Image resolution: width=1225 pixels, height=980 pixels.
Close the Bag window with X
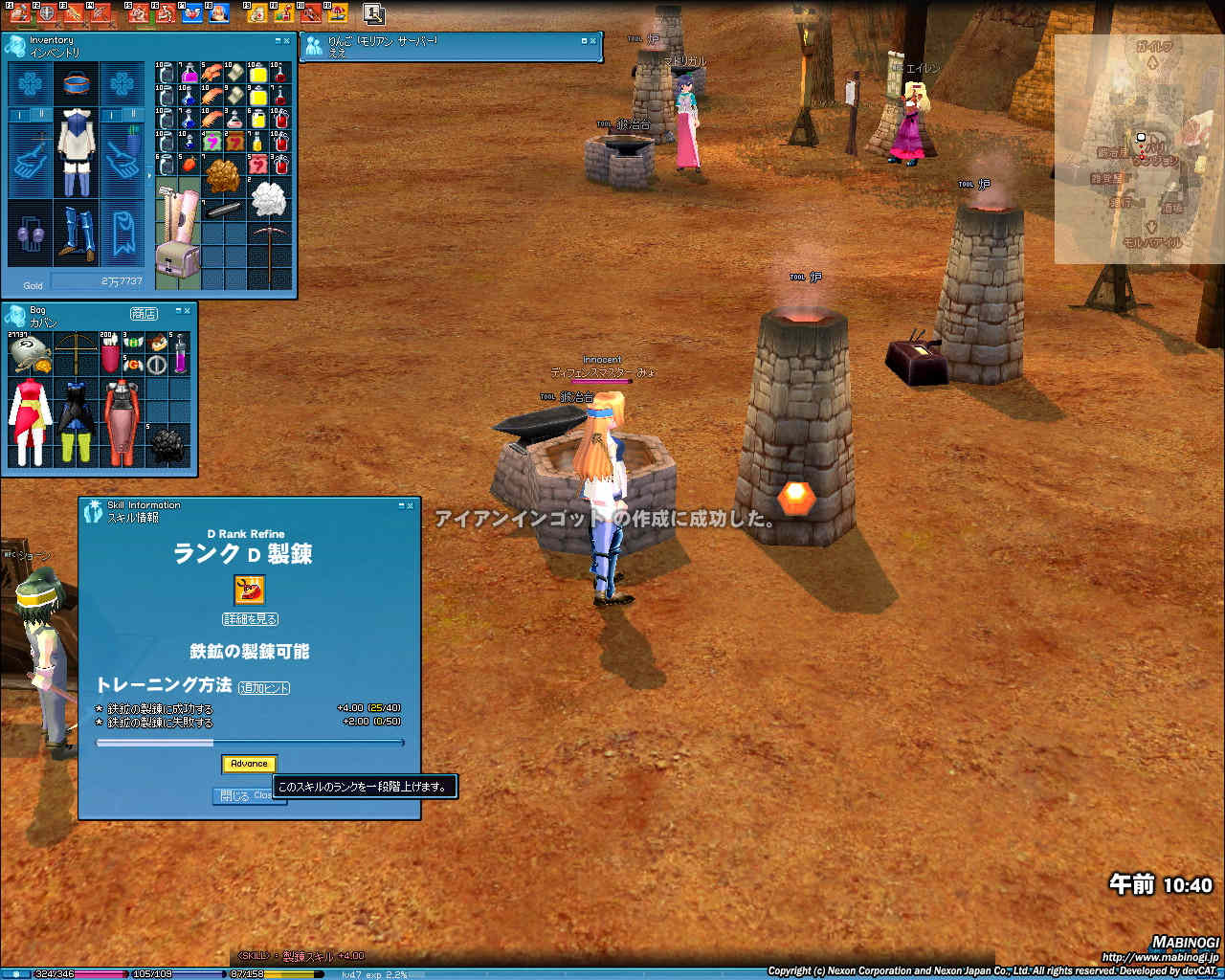tap(187, 310)
